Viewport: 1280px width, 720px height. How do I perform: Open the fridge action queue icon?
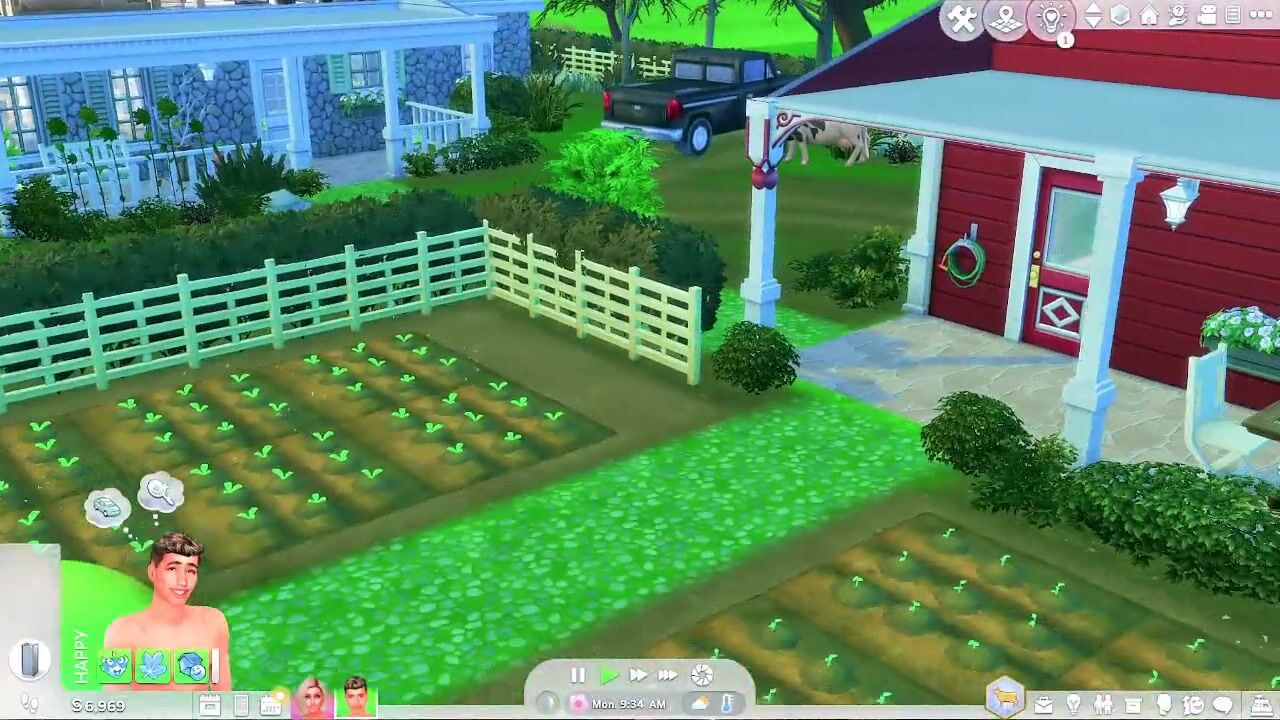pos(30,659)
